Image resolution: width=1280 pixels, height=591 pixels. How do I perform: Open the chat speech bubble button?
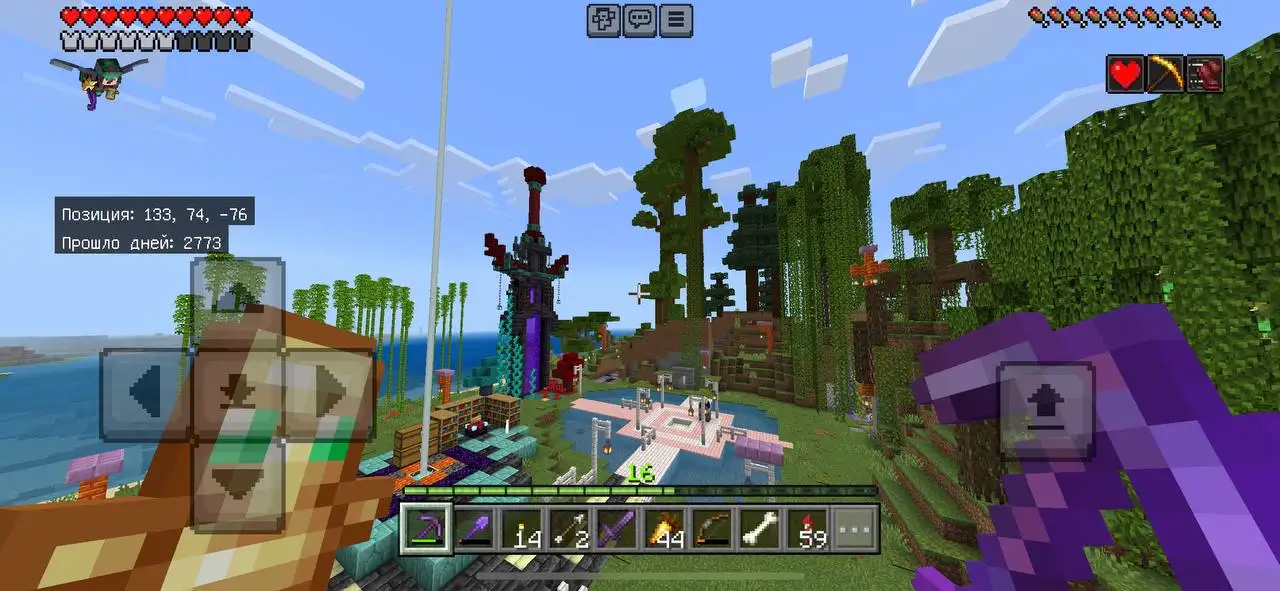(640, 20)
